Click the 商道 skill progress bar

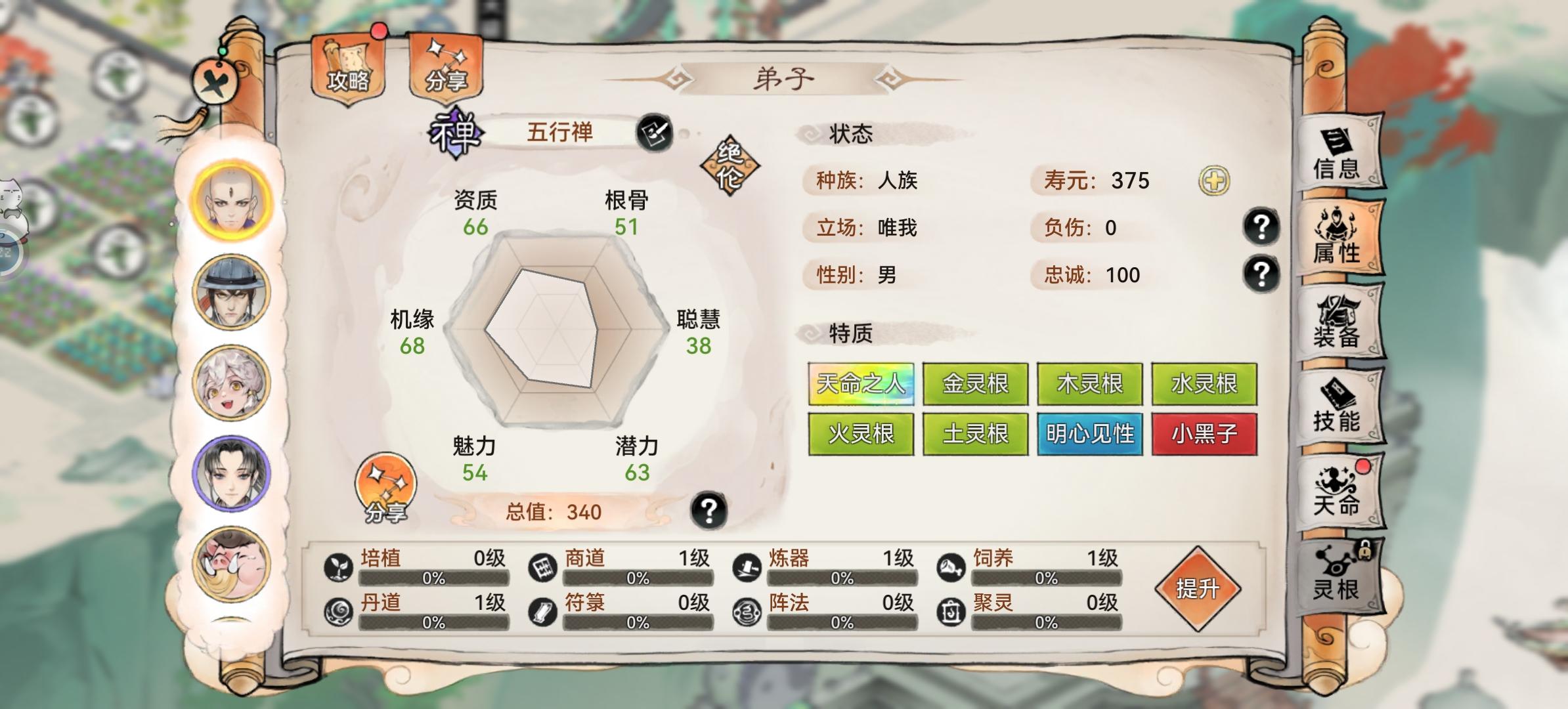click(x=640, y=579)
